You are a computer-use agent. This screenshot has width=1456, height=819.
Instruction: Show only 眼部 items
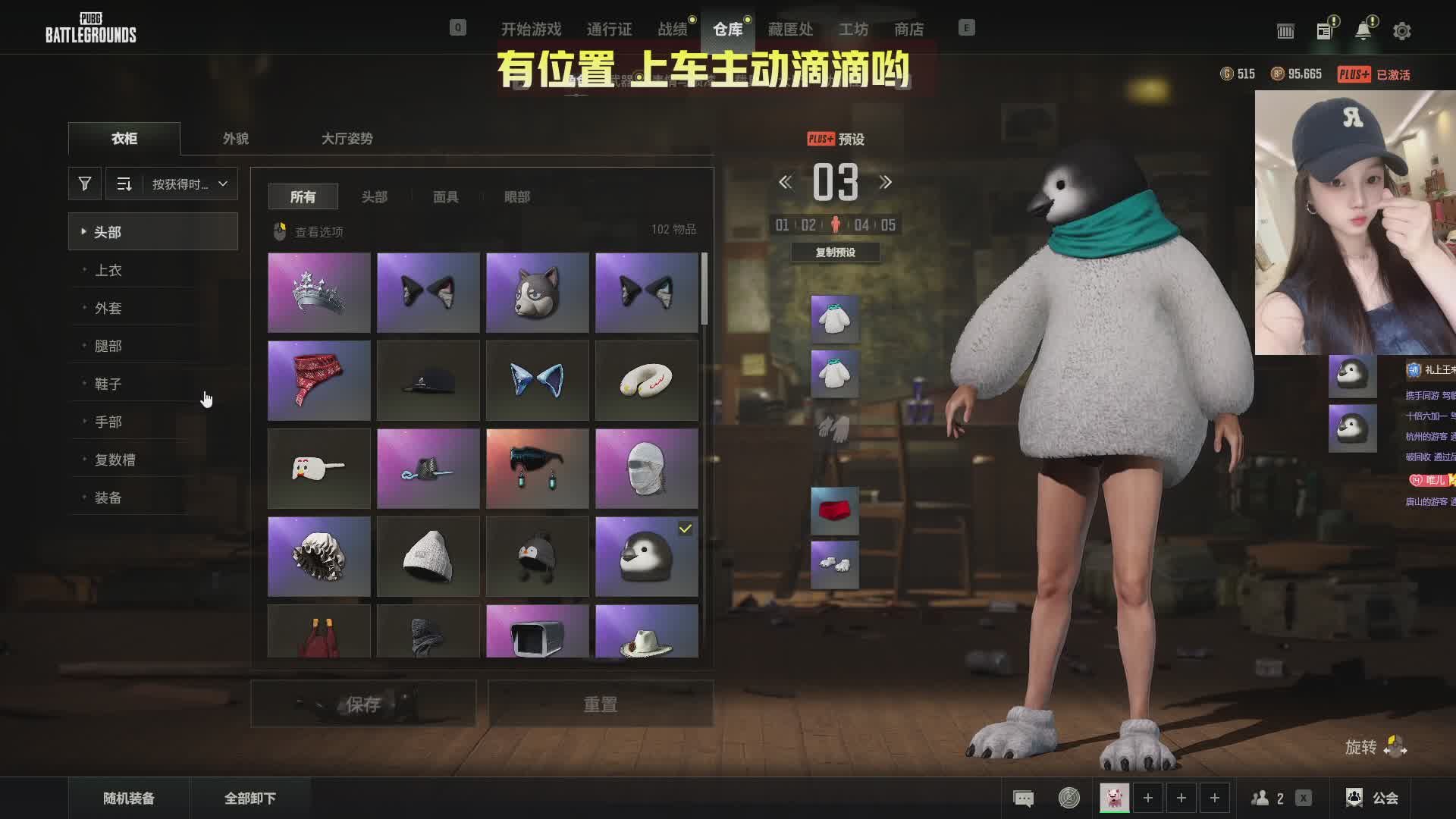(516, 197)
